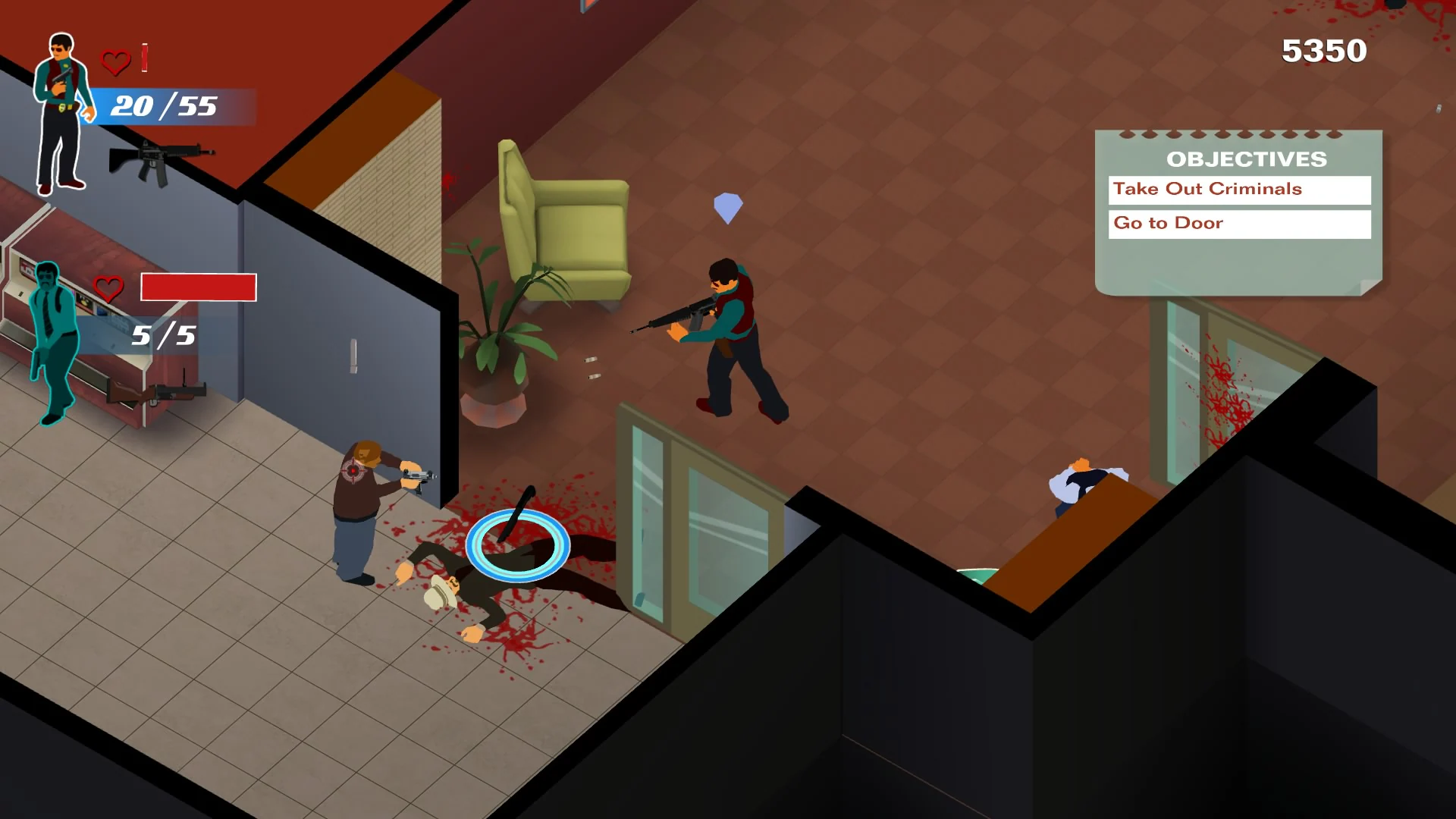Viewport: 1456px width, 819px height.
Task: Click the OBJECTIVES panel header
Action: pyautogui.click(x=1245, y=159)
